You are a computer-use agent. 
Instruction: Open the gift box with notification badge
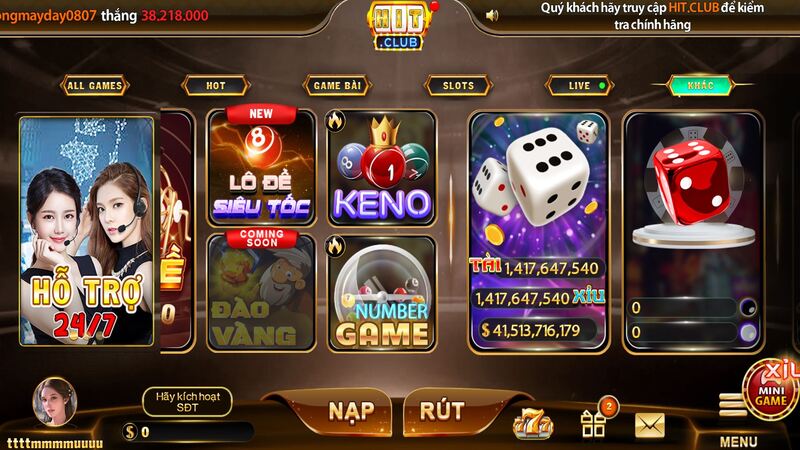594,425
